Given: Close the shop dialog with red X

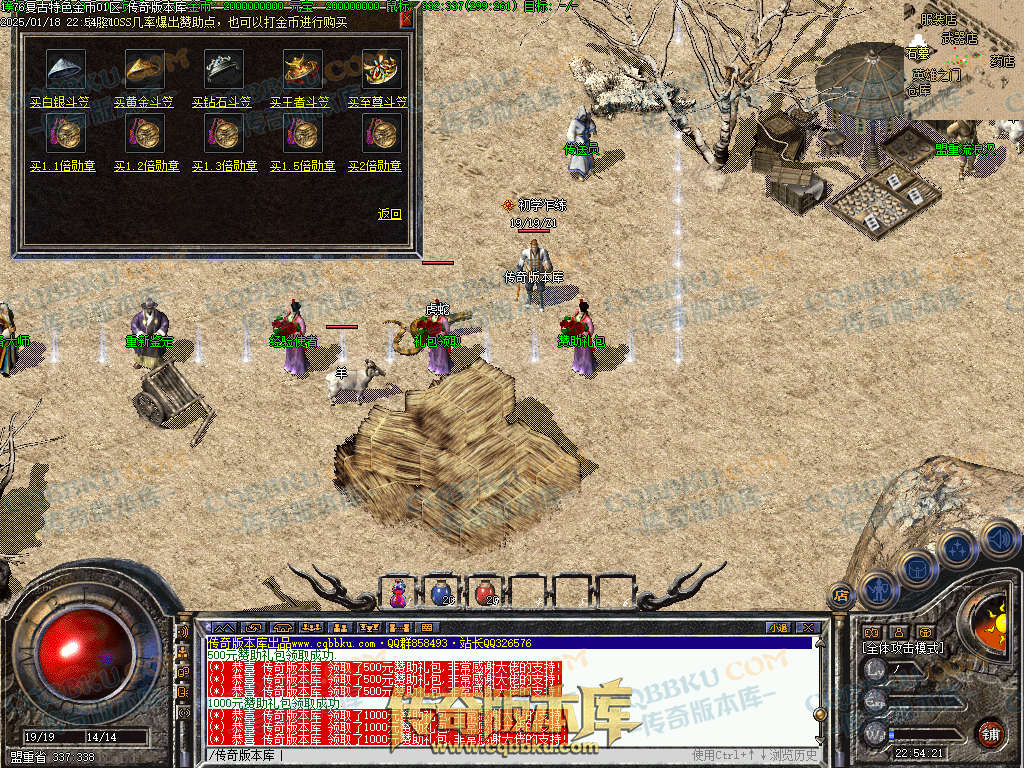Looking at the screenshot, I should pos(406,19).
